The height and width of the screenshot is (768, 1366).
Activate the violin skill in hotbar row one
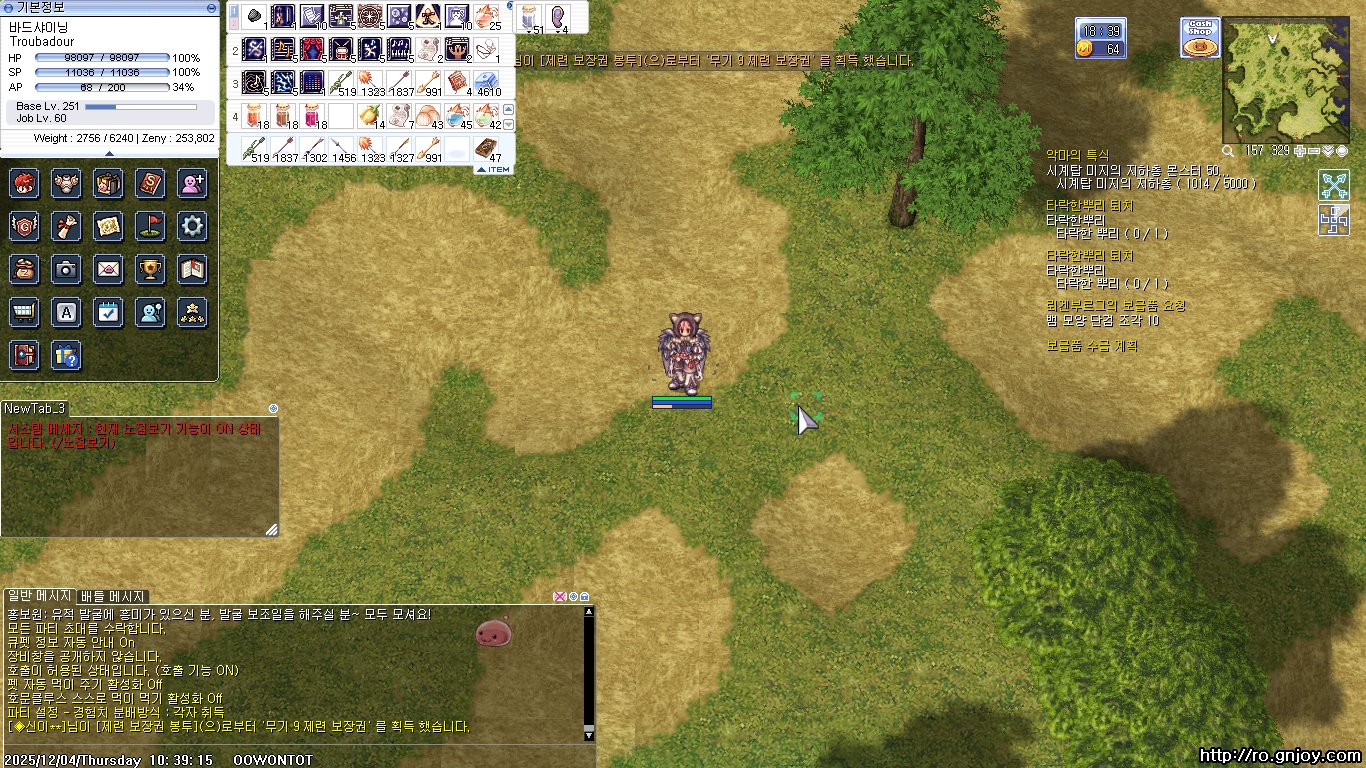pyautogui.click(x=283, y=16)
